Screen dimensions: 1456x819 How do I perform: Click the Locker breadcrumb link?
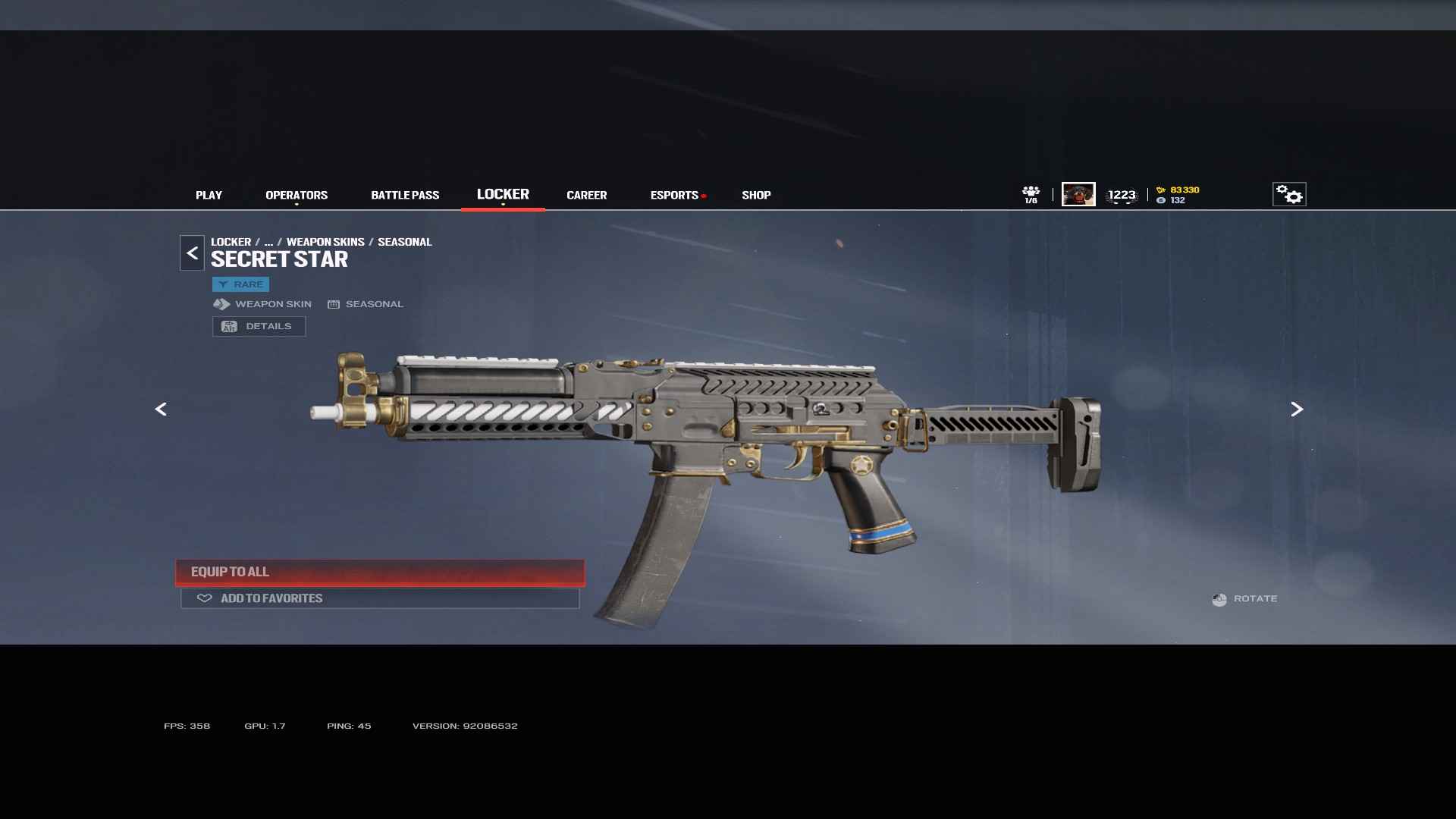[231, 242]
